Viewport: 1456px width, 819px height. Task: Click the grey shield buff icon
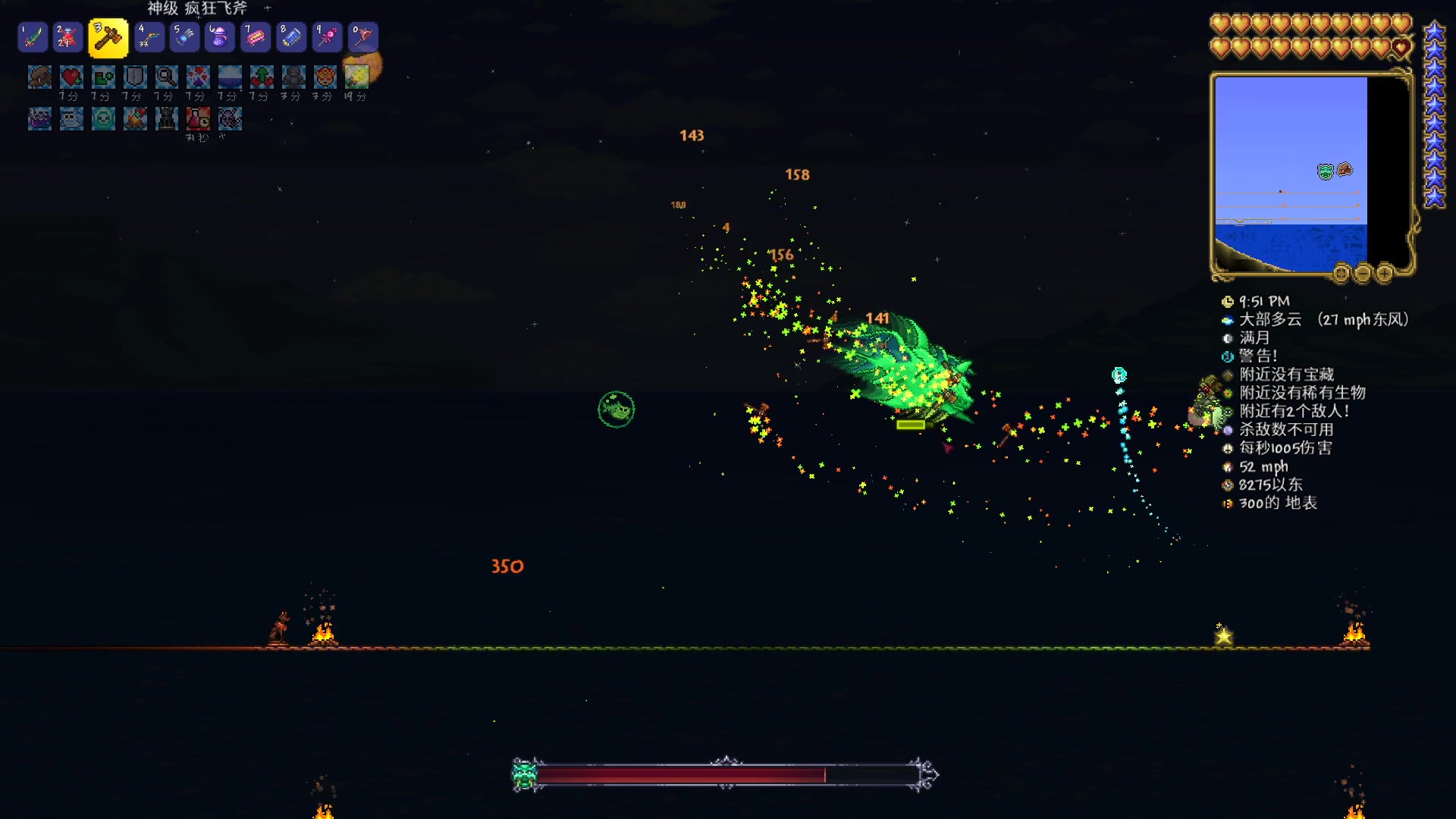[135, 77]
